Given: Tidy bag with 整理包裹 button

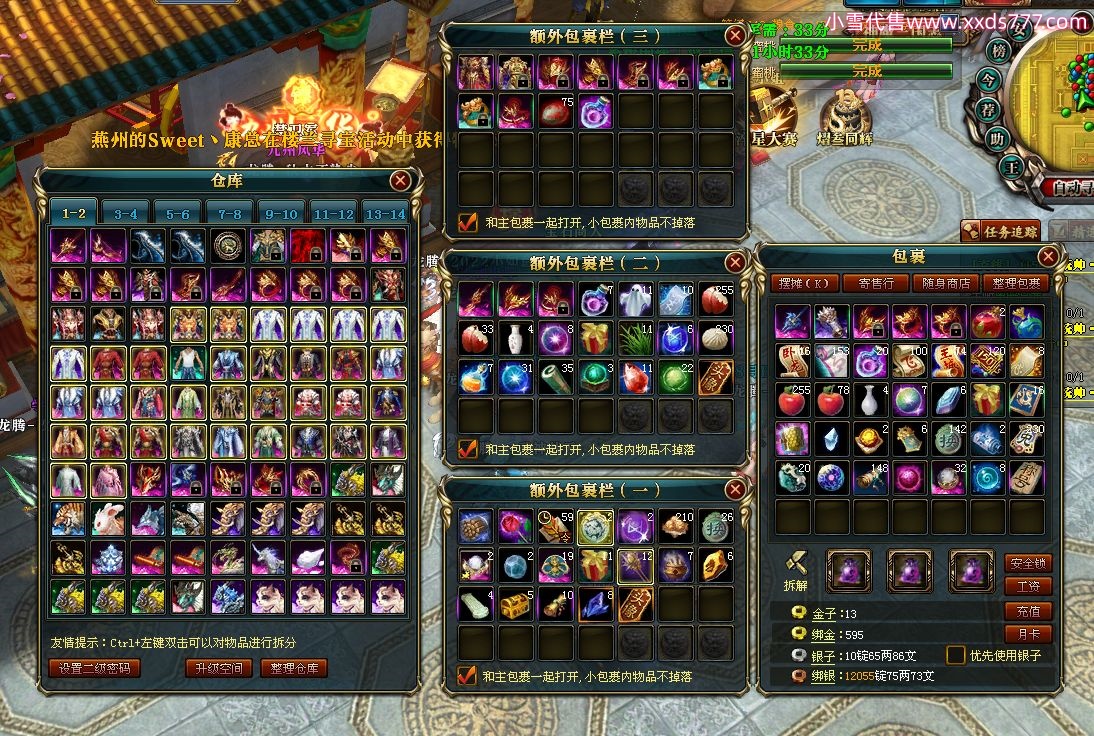Looking at the screenshot, I should (x=1015, y=283).
